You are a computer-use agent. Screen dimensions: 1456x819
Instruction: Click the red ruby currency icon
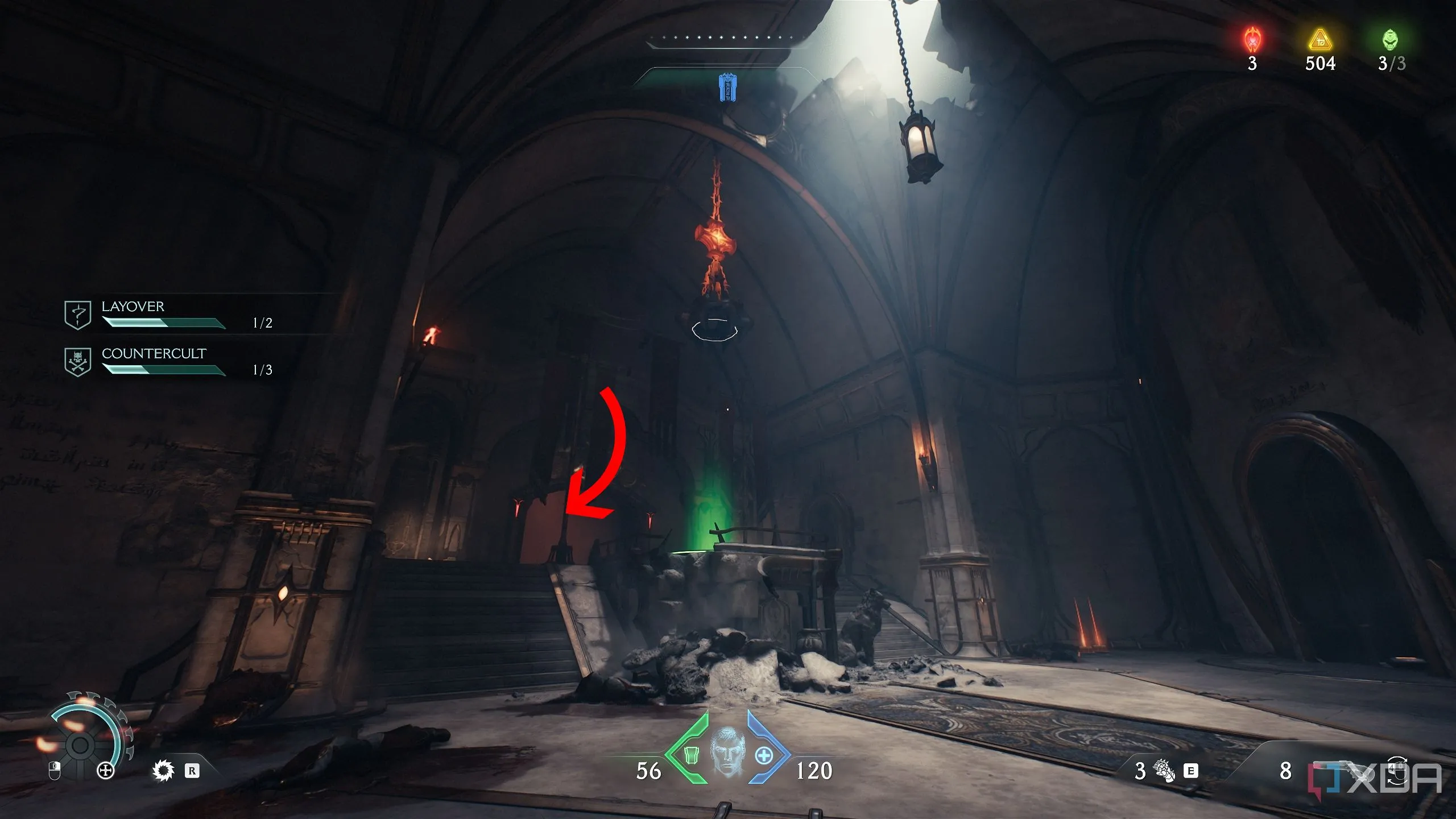[x=1252, y=40]
